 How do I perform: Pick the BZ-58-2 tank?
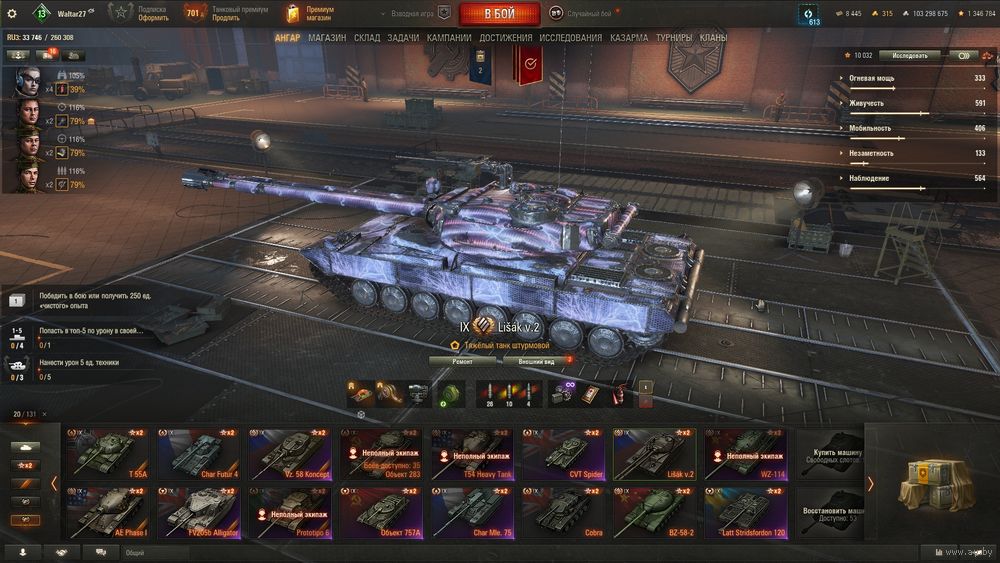654,512
